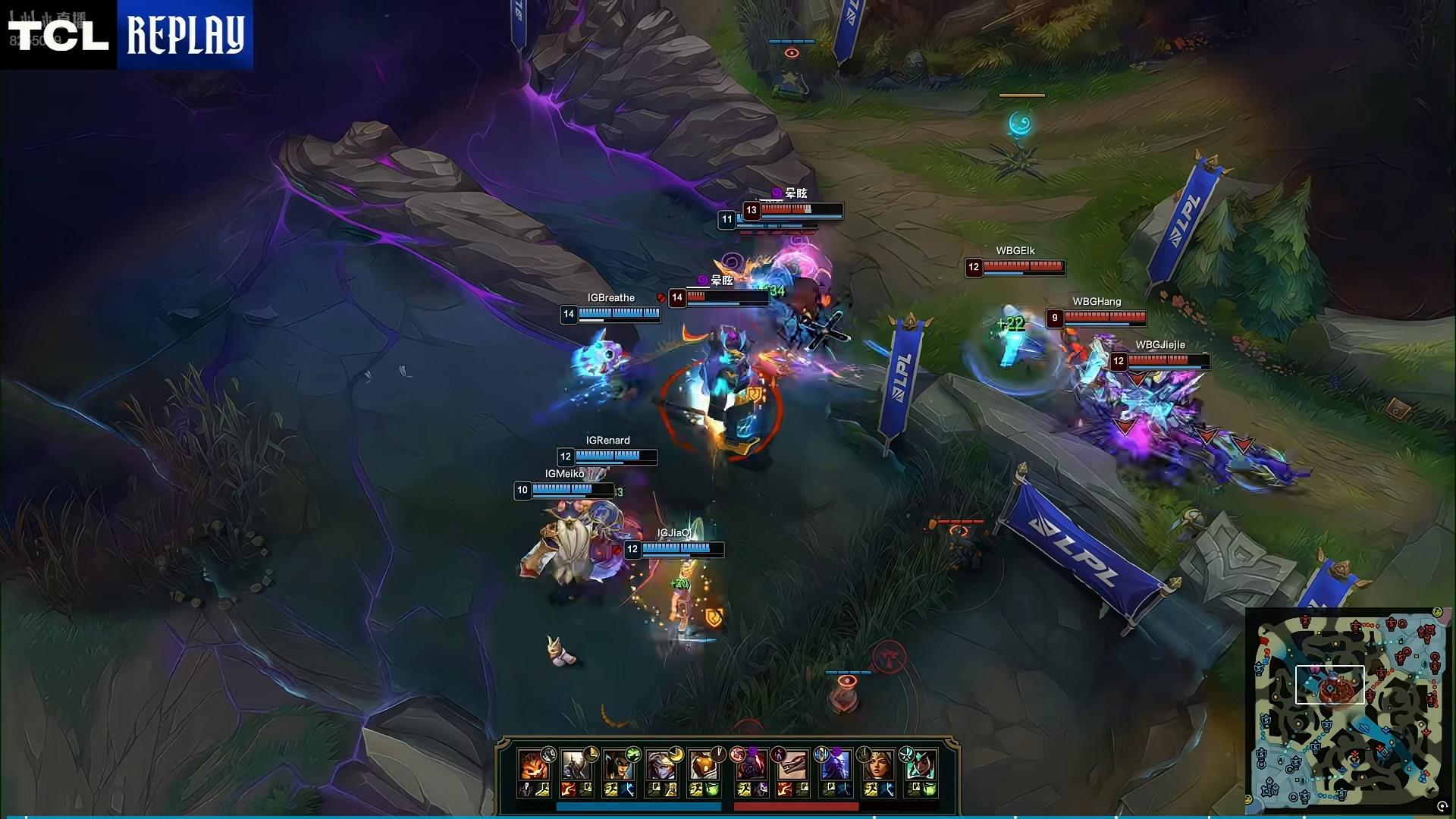
Task: Select the blue-purple champion portrait
Action: [835, 766]
